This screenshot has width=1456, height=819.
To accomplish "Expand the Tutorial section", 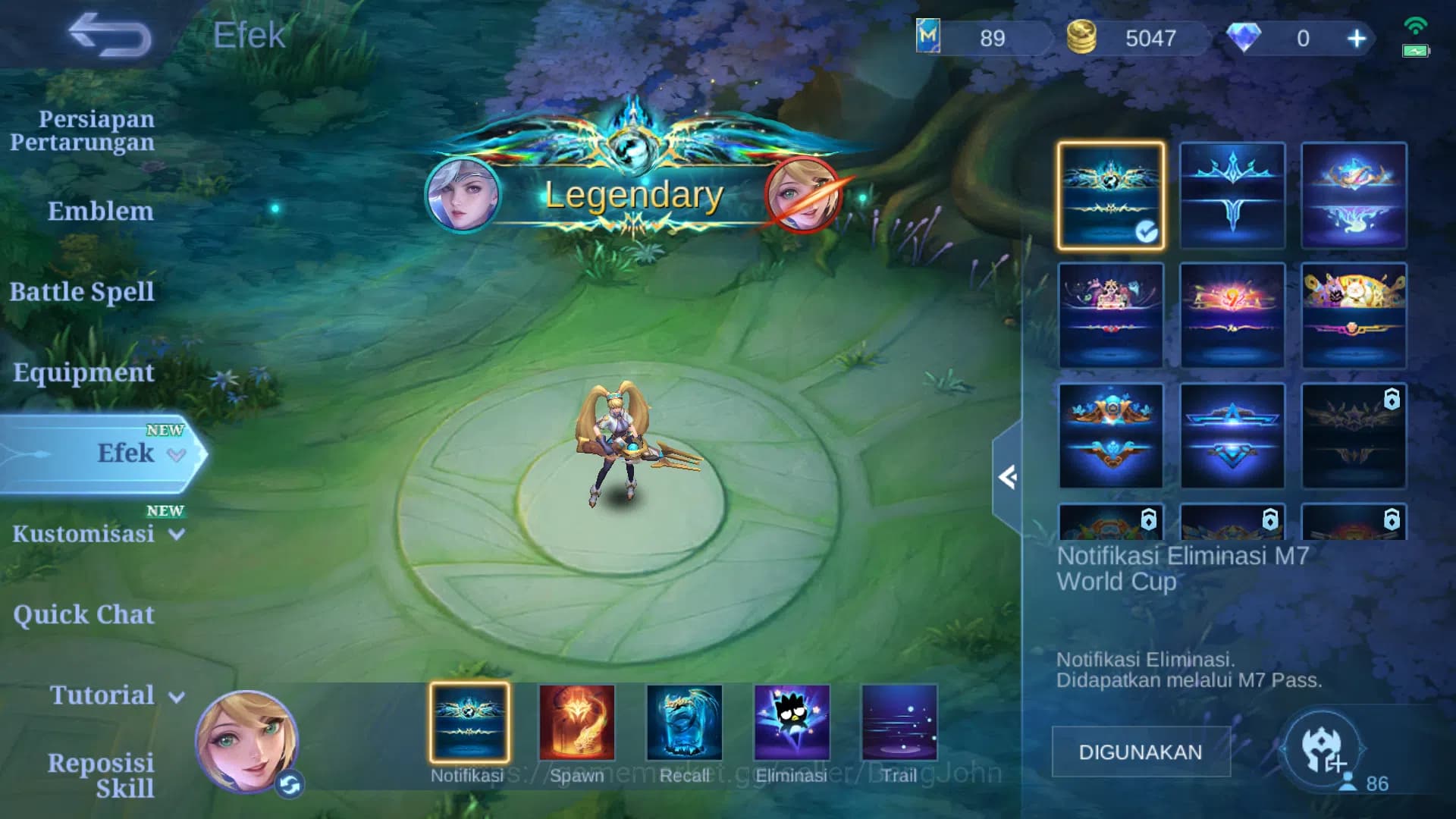I will pyautogui.click(x=102, y=695).
